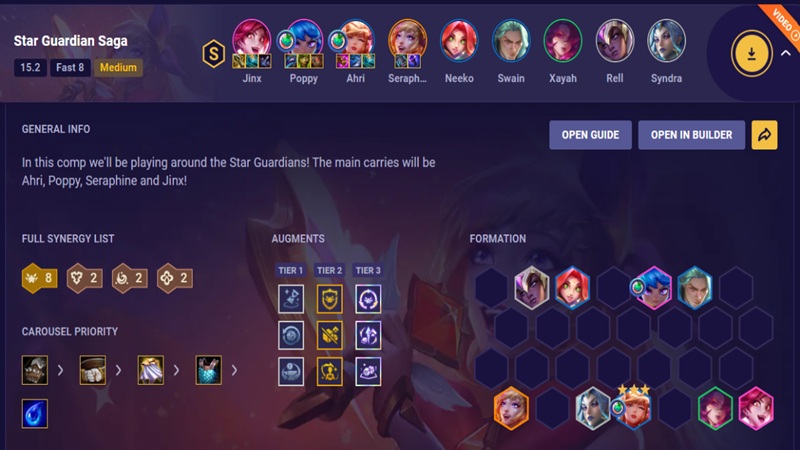Select Syndra champion portrait
Viewport: 800px width, 450px height.
click(666, 40)
